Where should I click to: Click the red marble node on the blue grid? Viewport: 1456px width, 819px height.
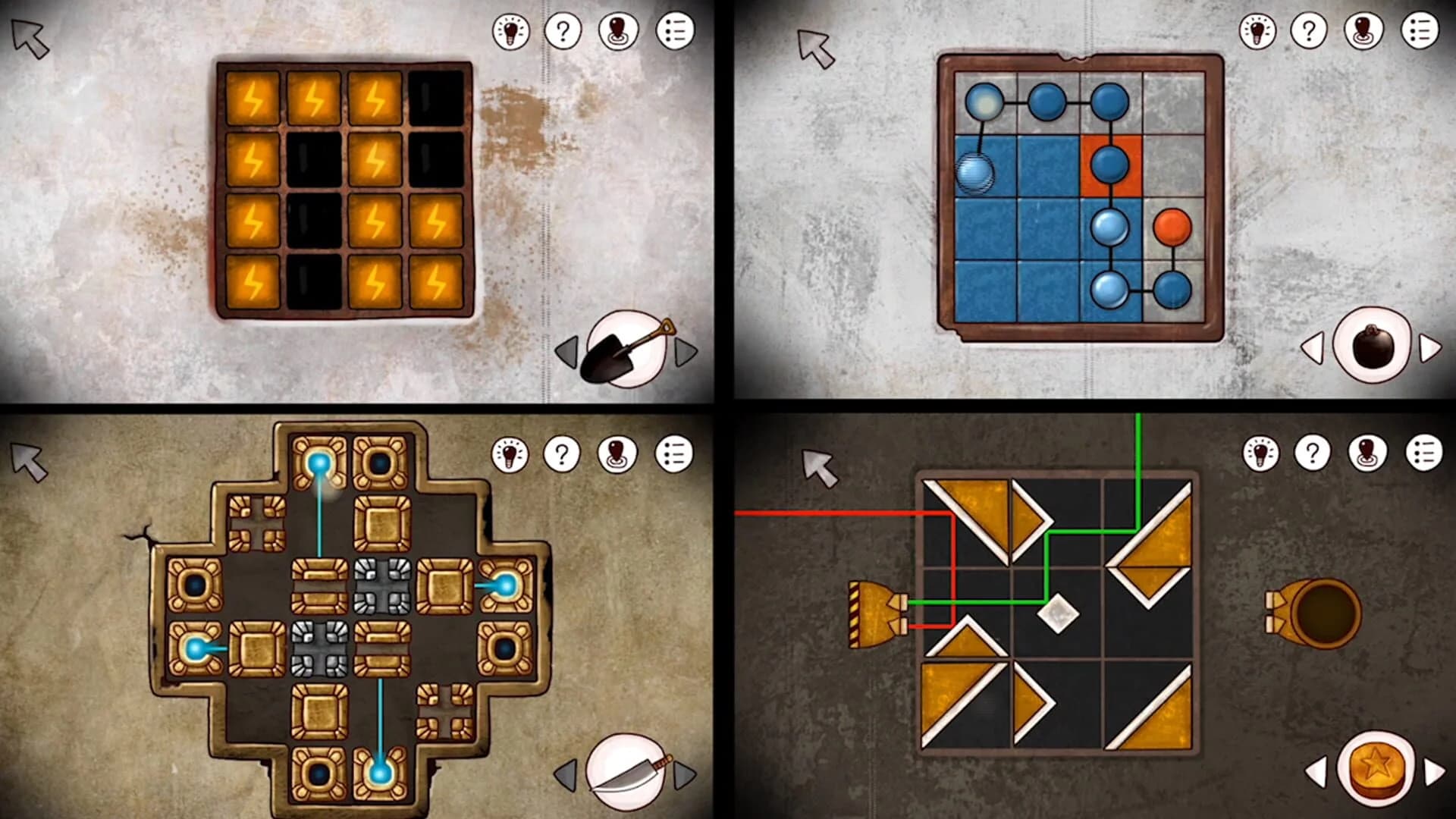1172,226
